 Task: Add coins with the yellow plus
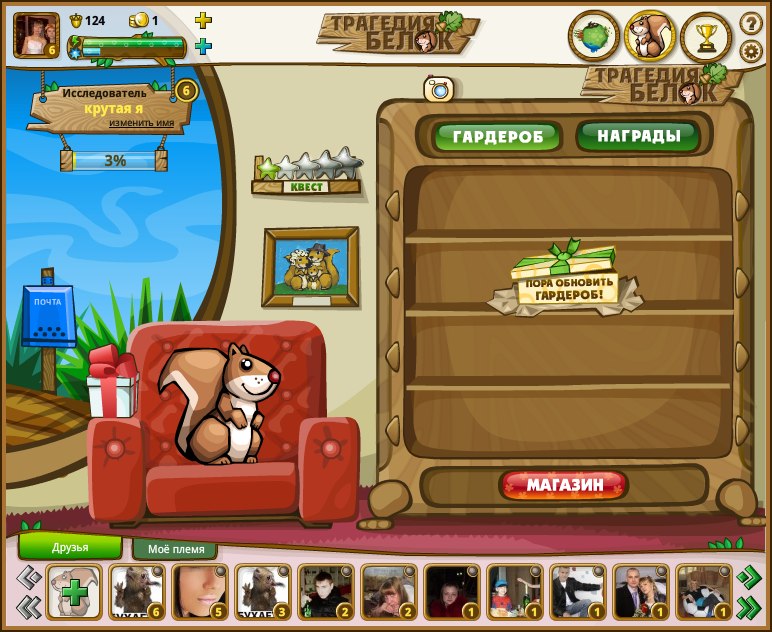coord(203,20)
